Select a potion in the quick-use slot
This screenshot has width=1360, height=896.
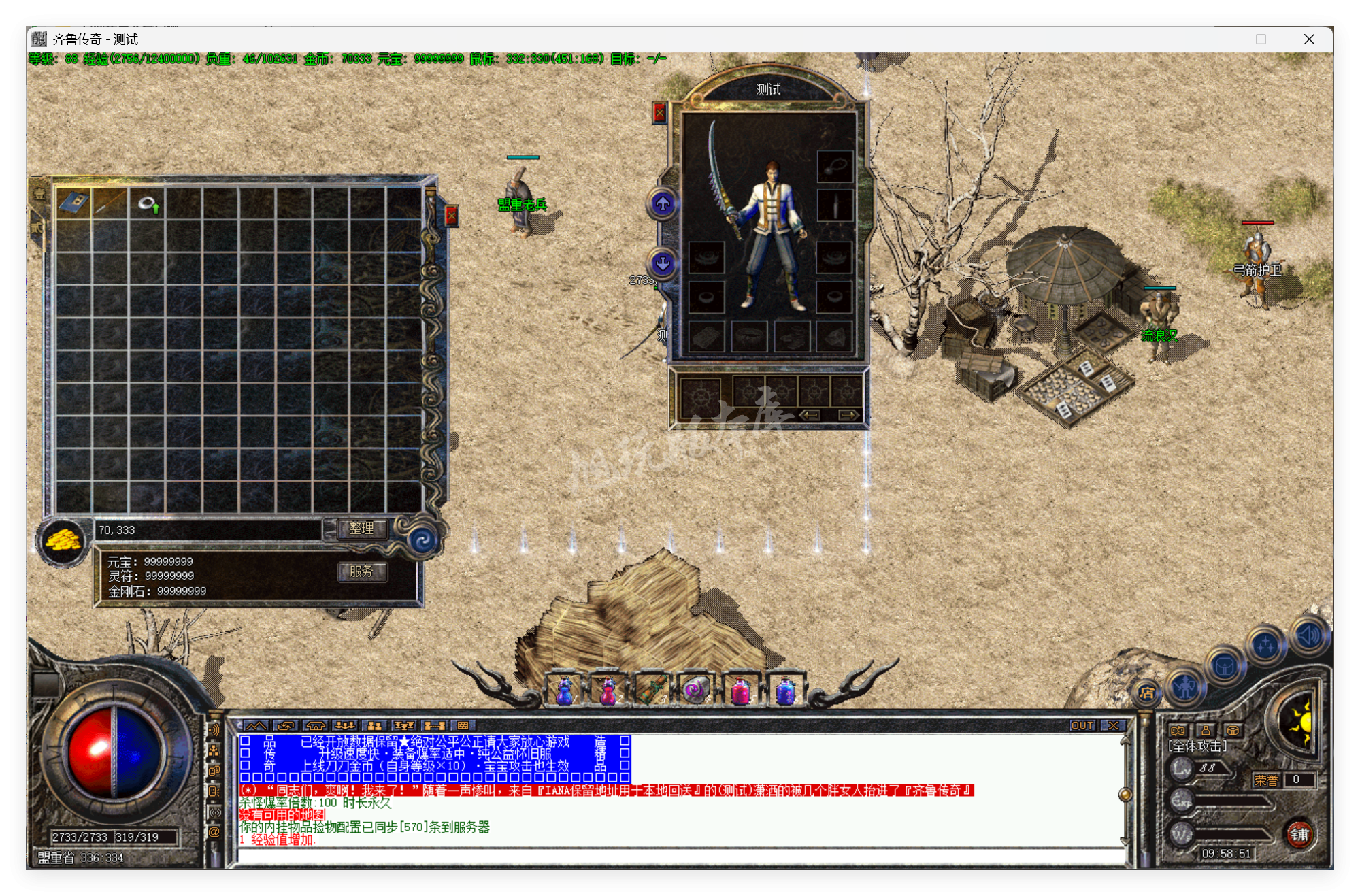(565, 688)
